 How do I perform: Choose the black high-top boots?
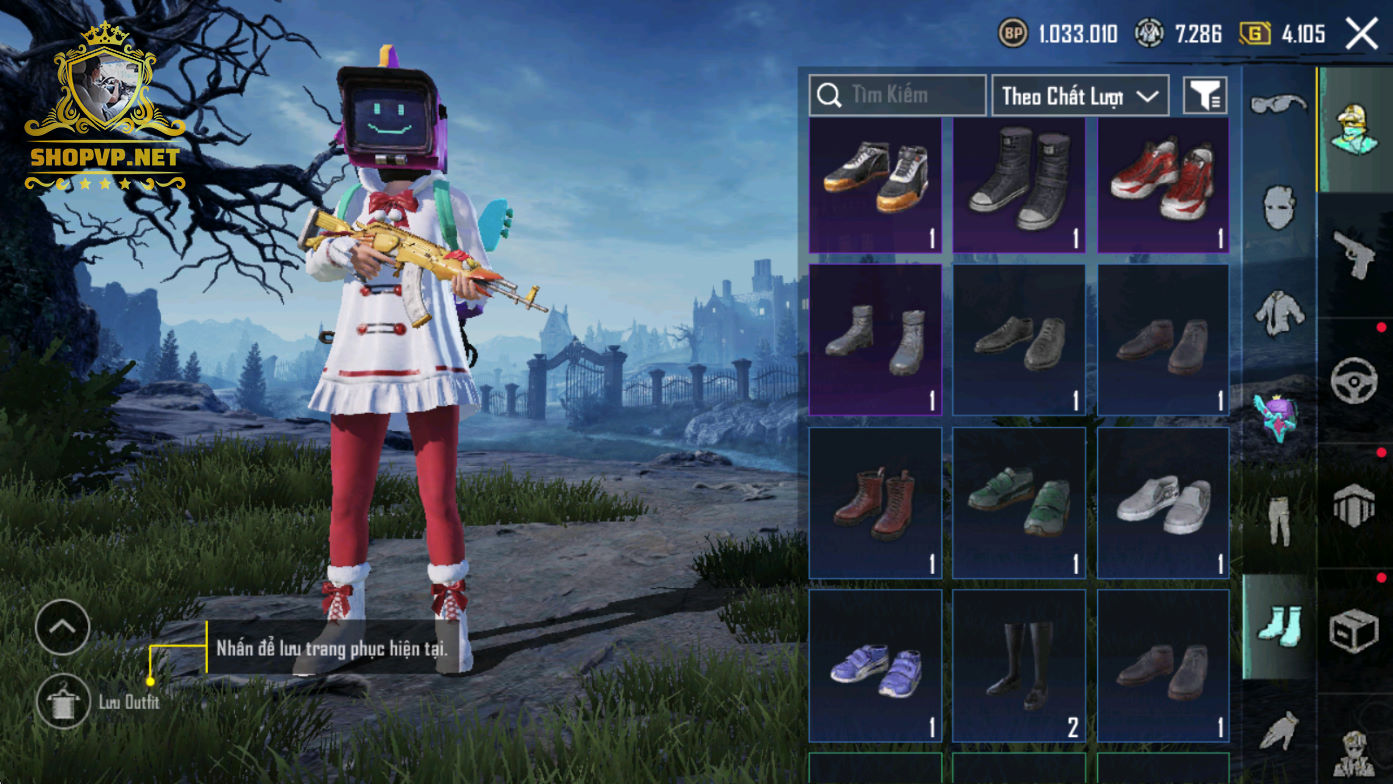coord(1019,185)
